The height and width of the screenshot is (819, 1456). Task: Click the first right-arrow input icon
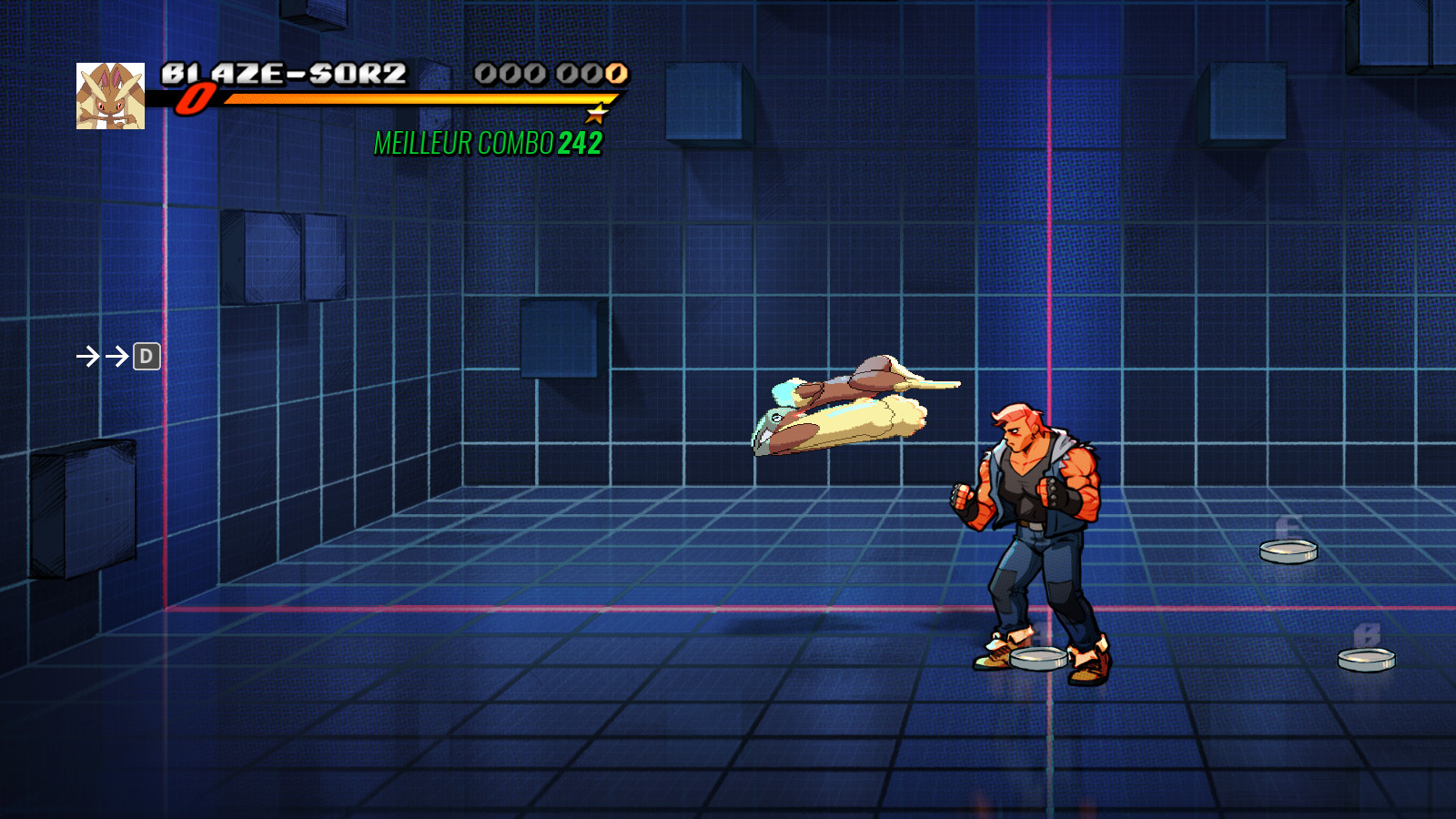click(88, 356)
